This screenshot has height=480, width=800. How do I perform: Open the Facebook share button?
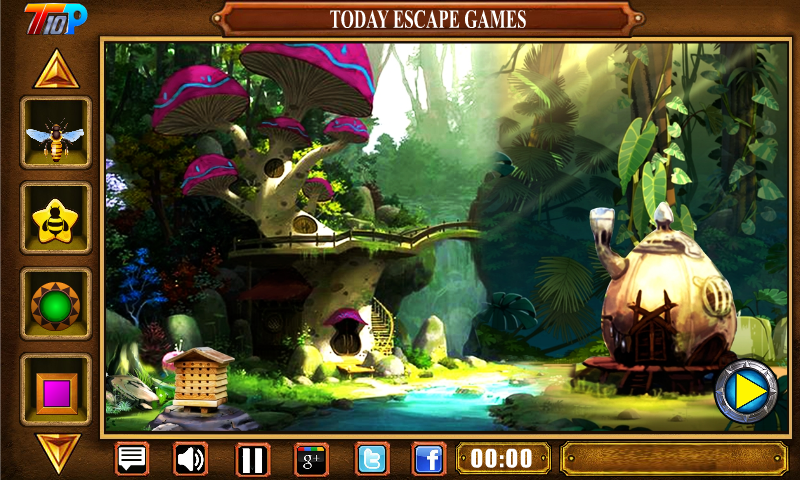pyautogui.click(x=429, y=459)
